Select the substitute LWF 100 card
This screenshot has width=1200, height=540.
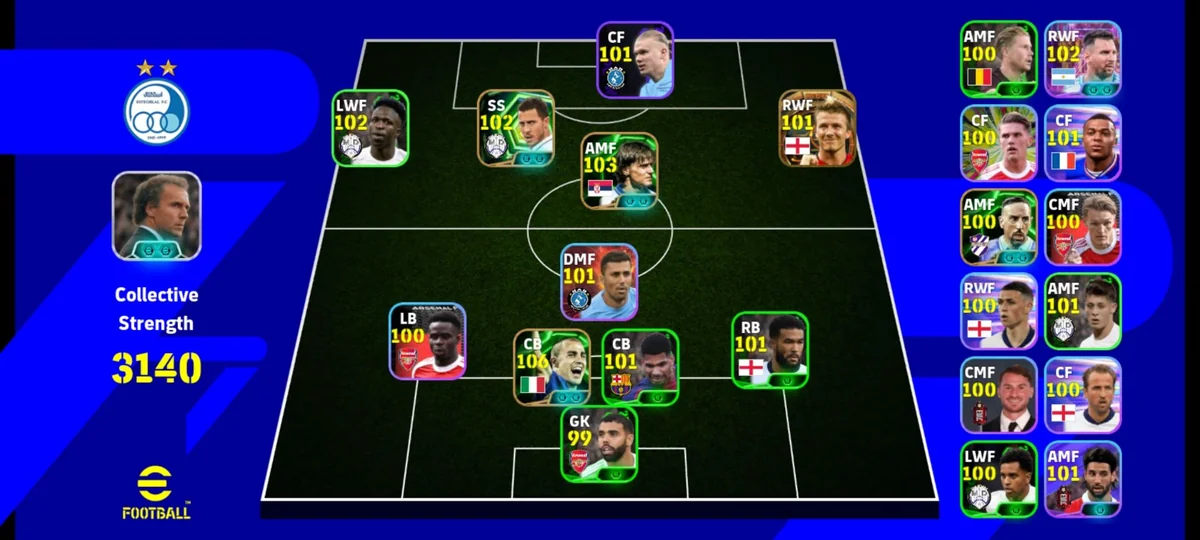[999, 479]
